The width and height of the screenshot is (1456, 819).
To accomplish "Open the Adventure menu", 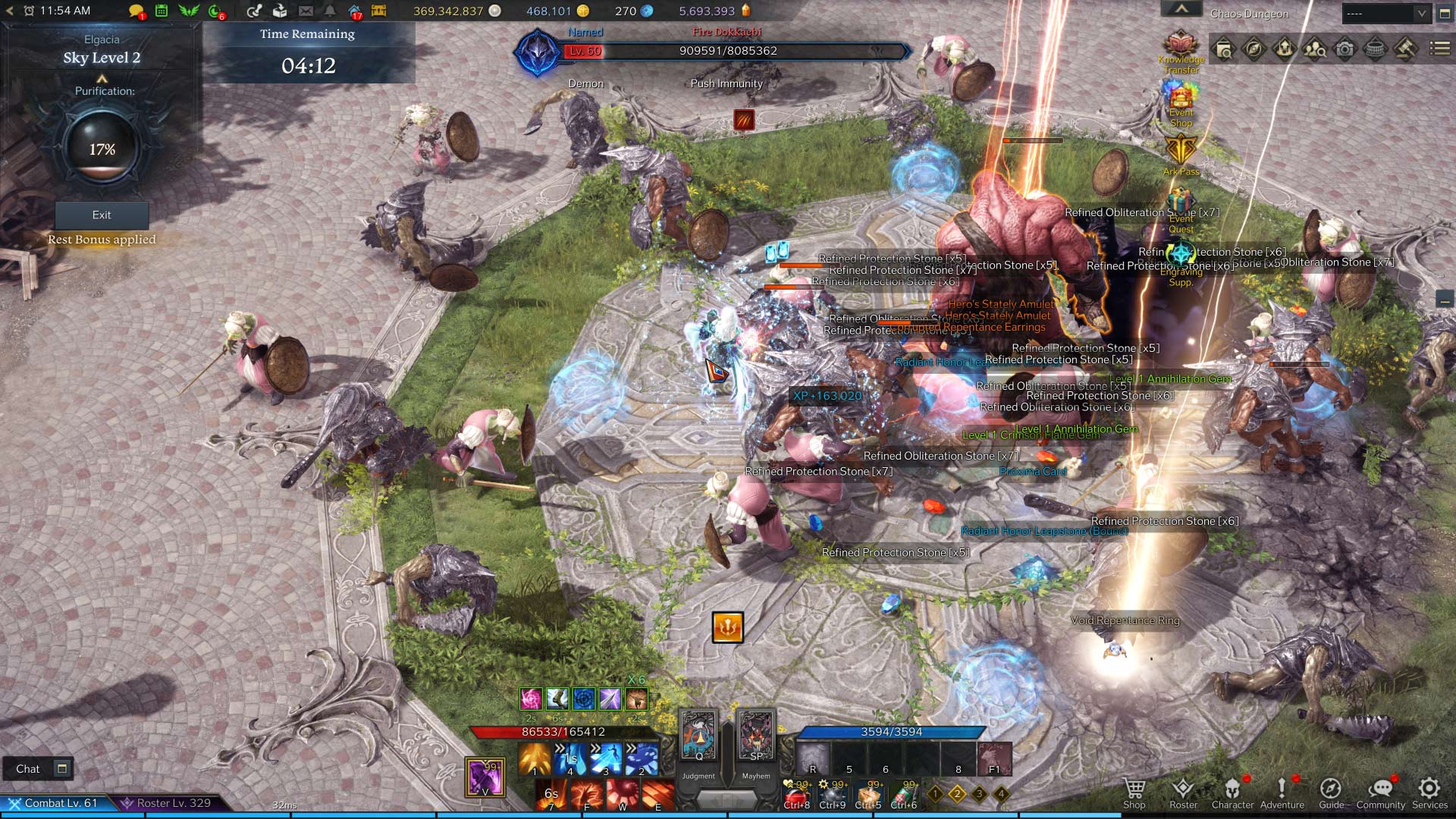I will [1282, 792].
